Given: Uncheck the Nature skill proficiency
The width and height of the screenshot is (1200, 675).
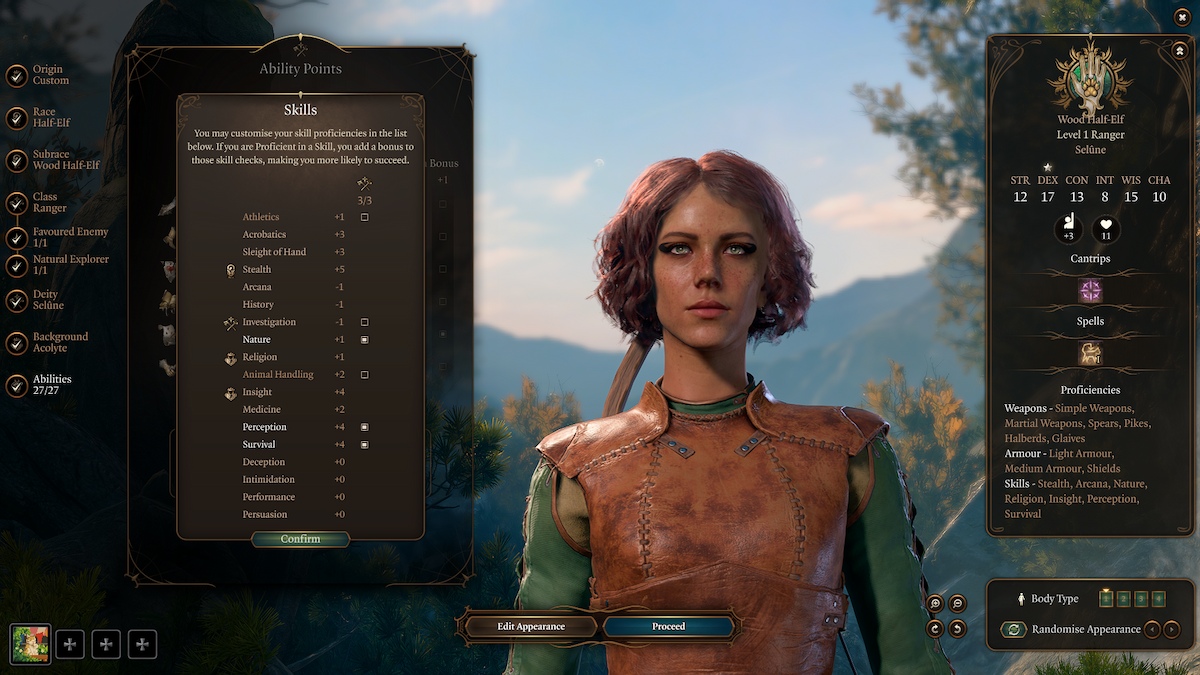Looking at the screenshot, I should (365, 340).
